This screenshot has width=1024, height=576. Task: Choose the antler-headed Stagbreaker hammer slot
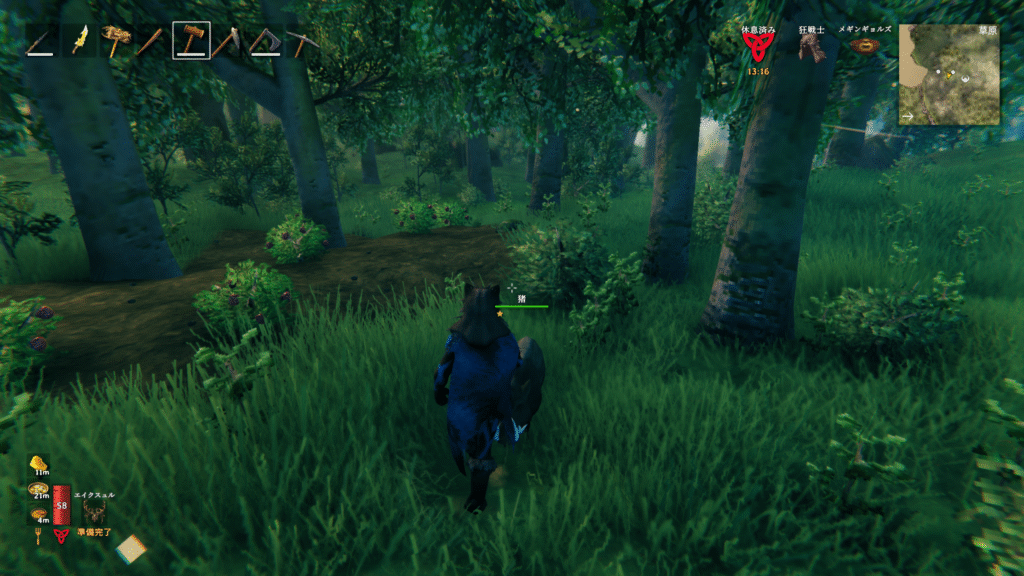pyautogui.click(x=117, y=41)
